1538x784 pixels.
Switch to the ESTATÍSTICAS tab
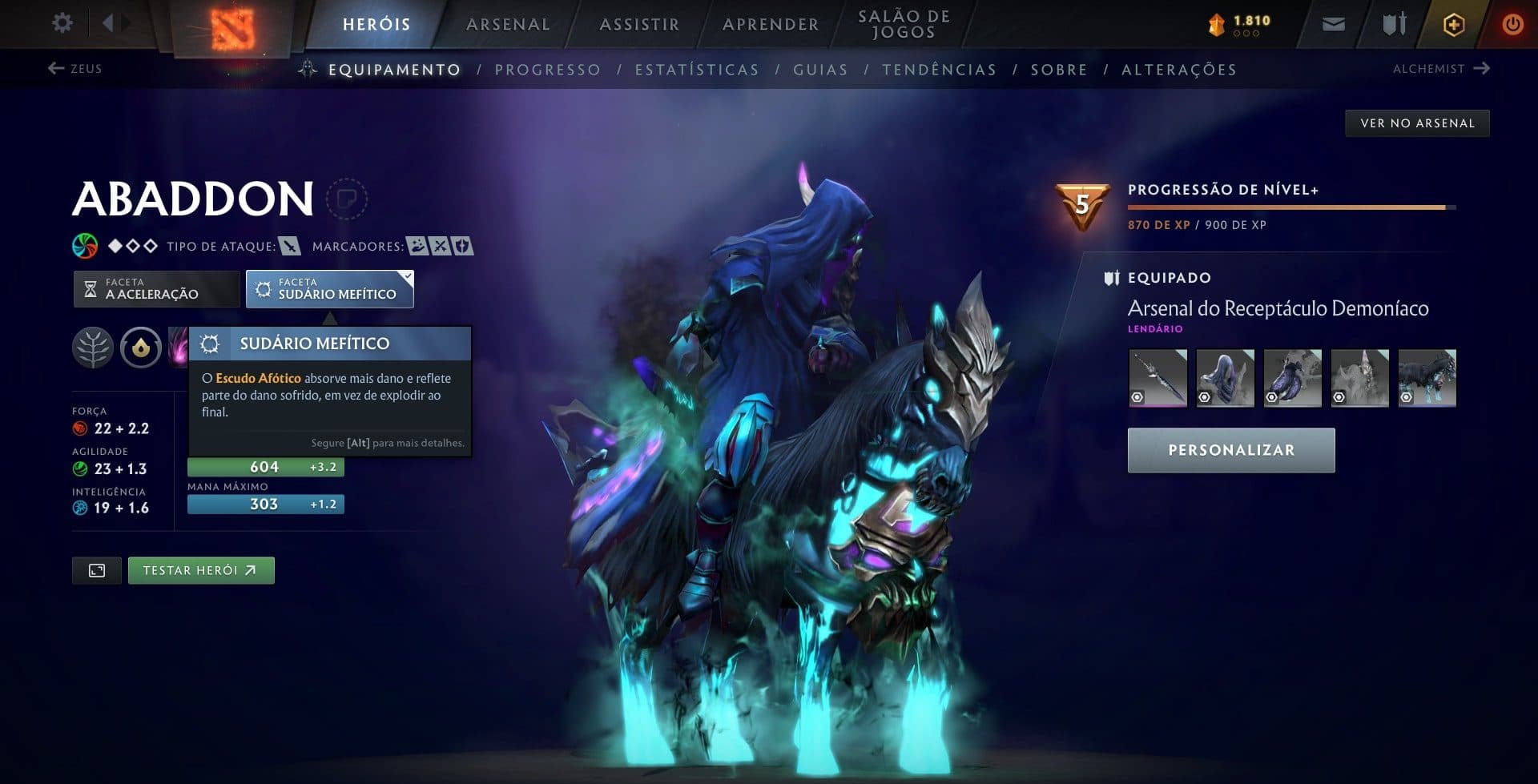point(696,70)
